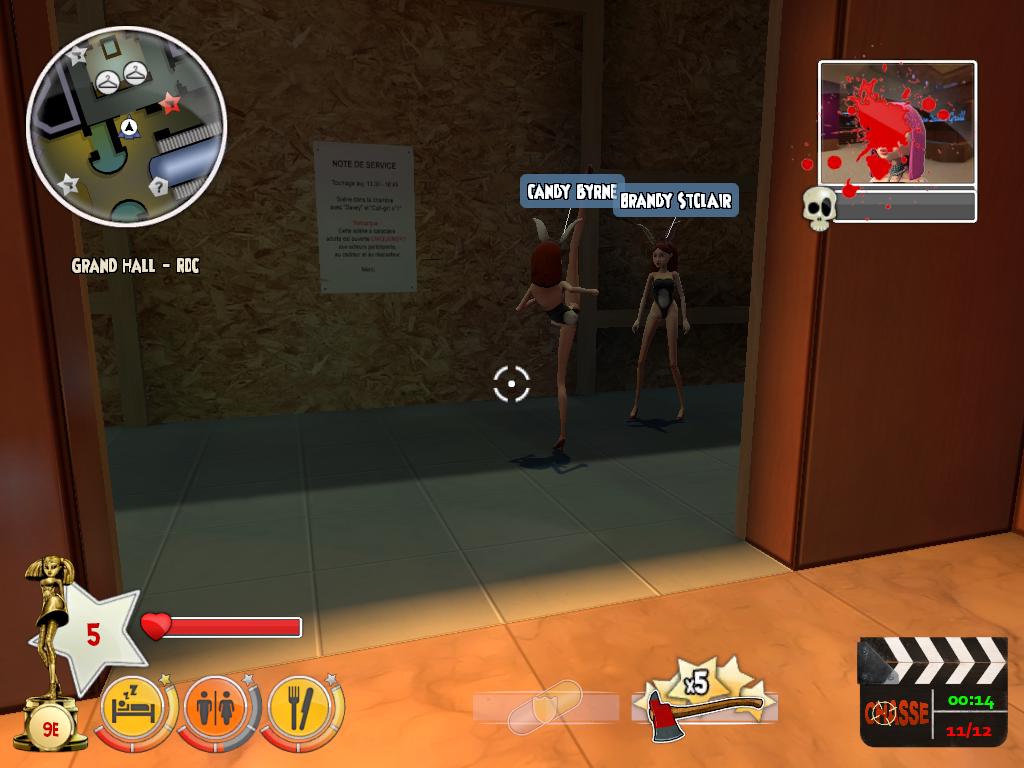
Task: Click the skull icon beside target bar
Action: pyautogui.click(x=819, y=208)
